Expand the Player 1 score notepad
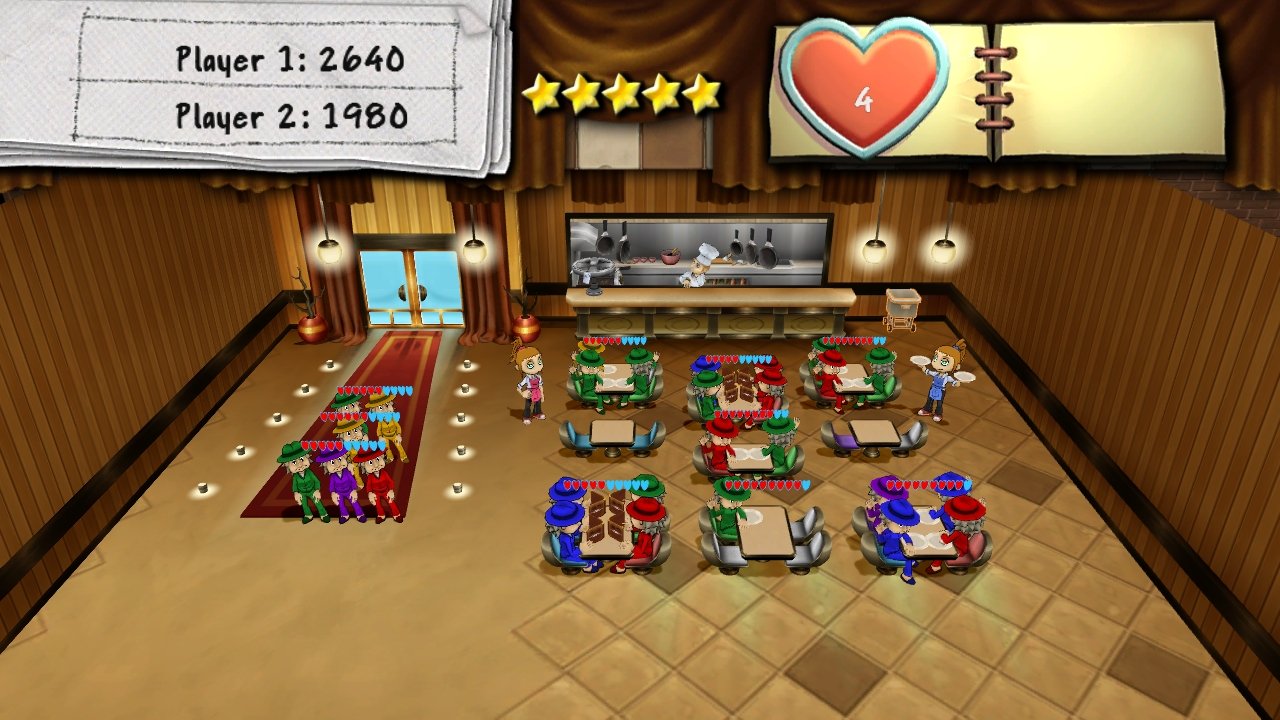Image resolution: width=1280 pixels, height=720 pixels. pos(290,60)
